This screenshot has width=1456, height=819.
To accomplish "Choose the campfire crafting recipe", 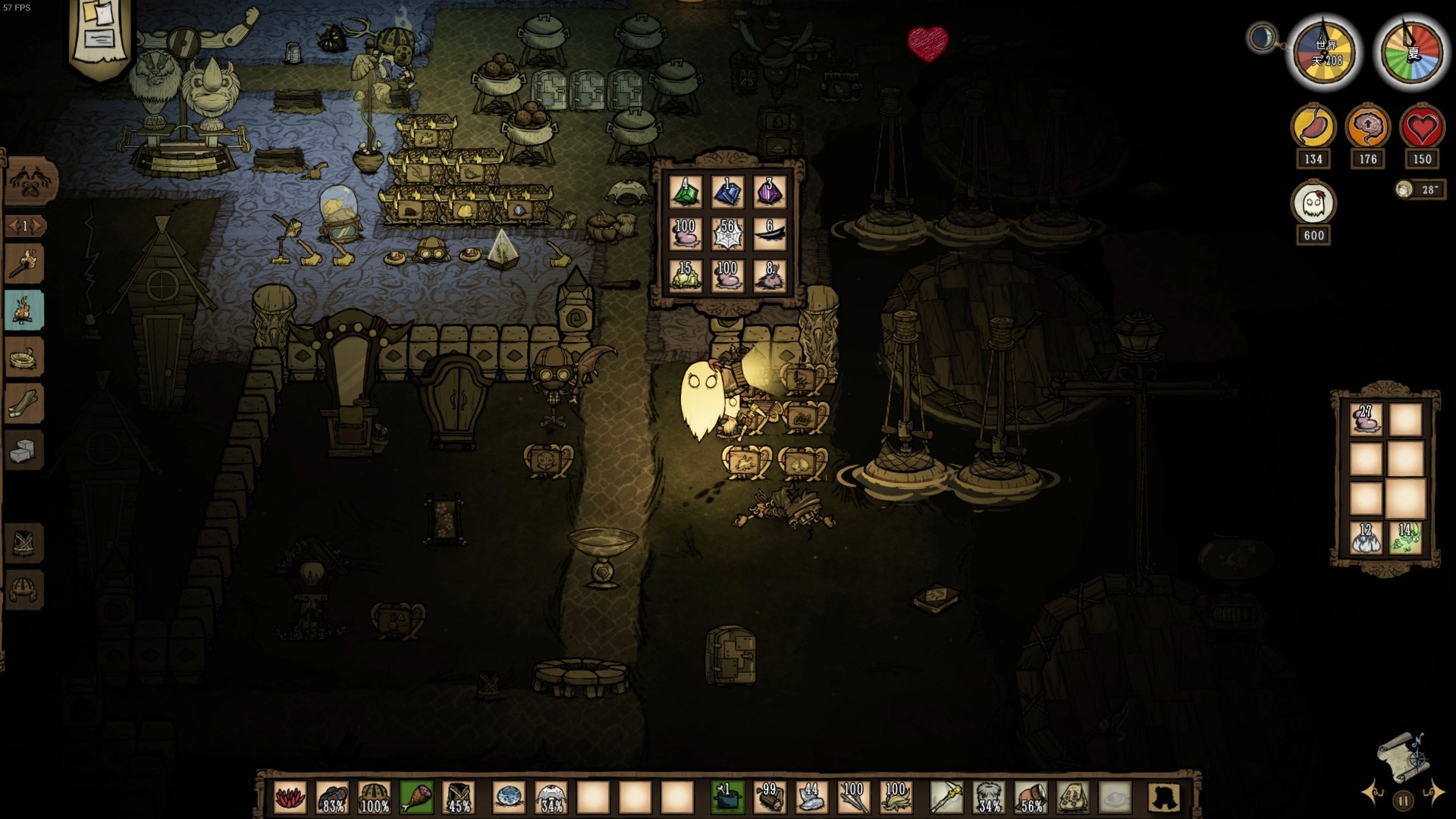I will [x=25, y=310].
